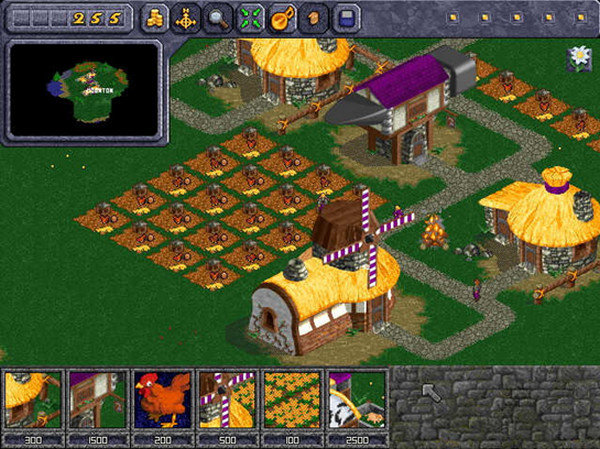Pick the windmill build option for 500
The image size is (600, 449).
(227, 400)
